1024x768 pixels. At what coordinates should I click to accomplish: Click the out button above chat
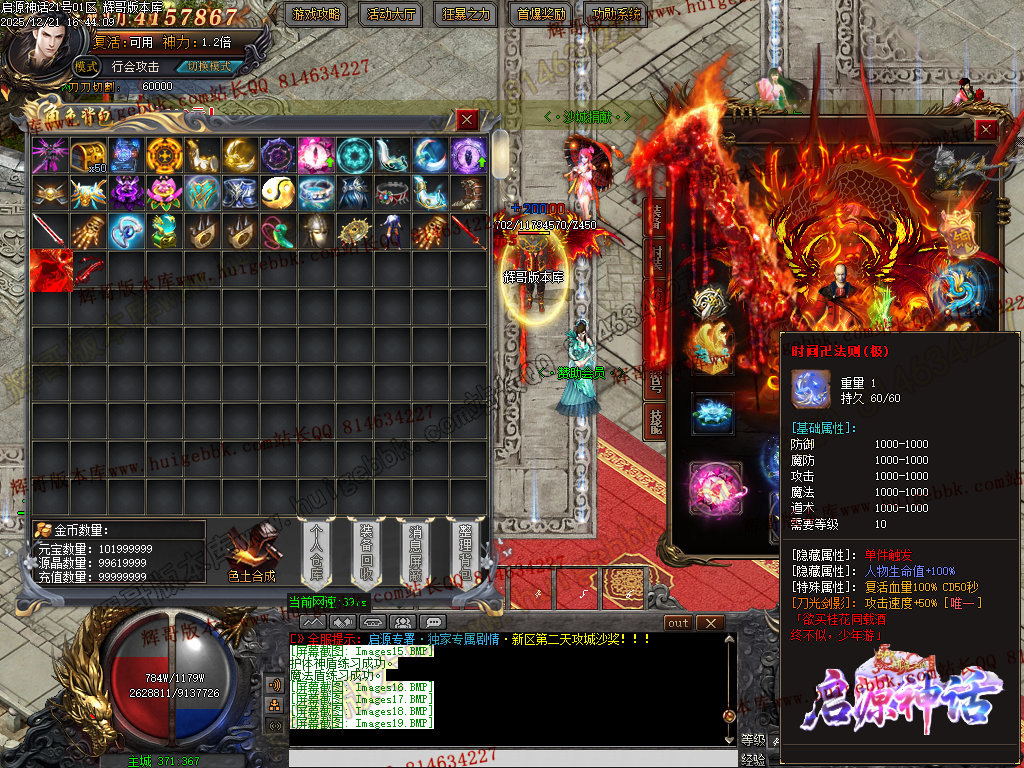(x=679, y=623)
